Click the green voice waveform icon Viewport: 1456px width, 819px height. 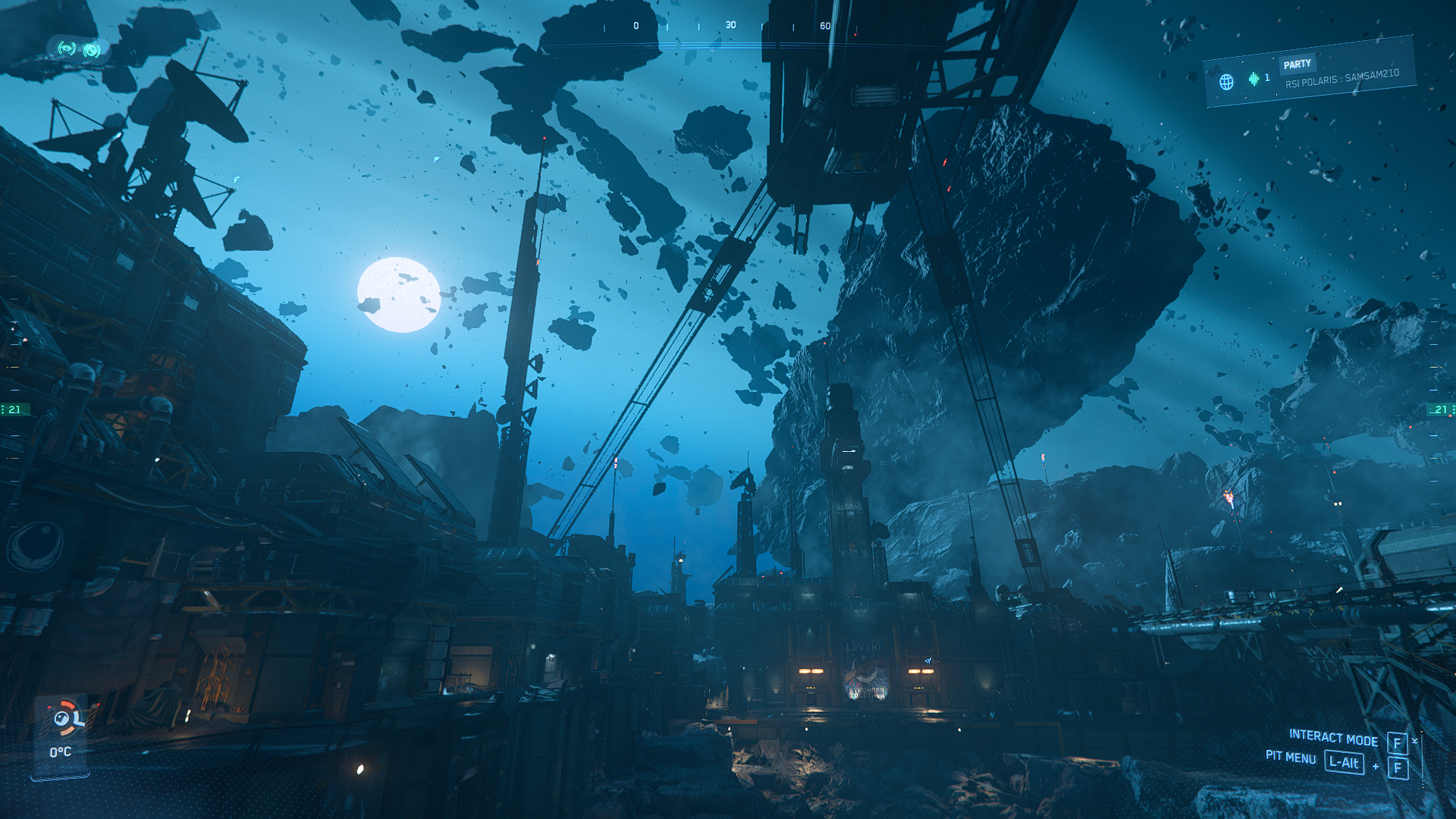click(x=1254, y=78)
